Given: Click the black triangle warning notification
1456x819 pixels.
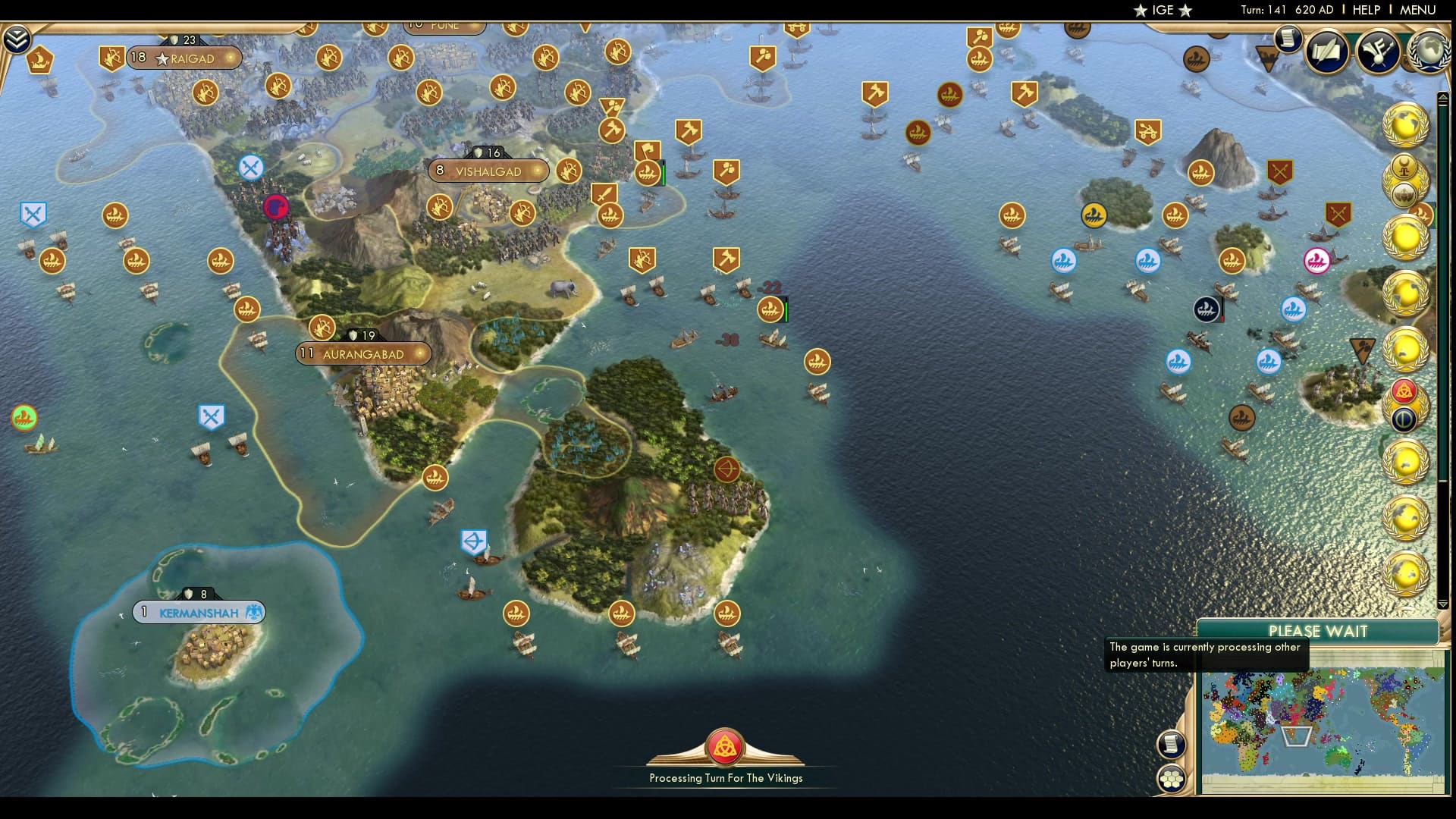Looking at the screenshot, I should (x=1362, y=350).
